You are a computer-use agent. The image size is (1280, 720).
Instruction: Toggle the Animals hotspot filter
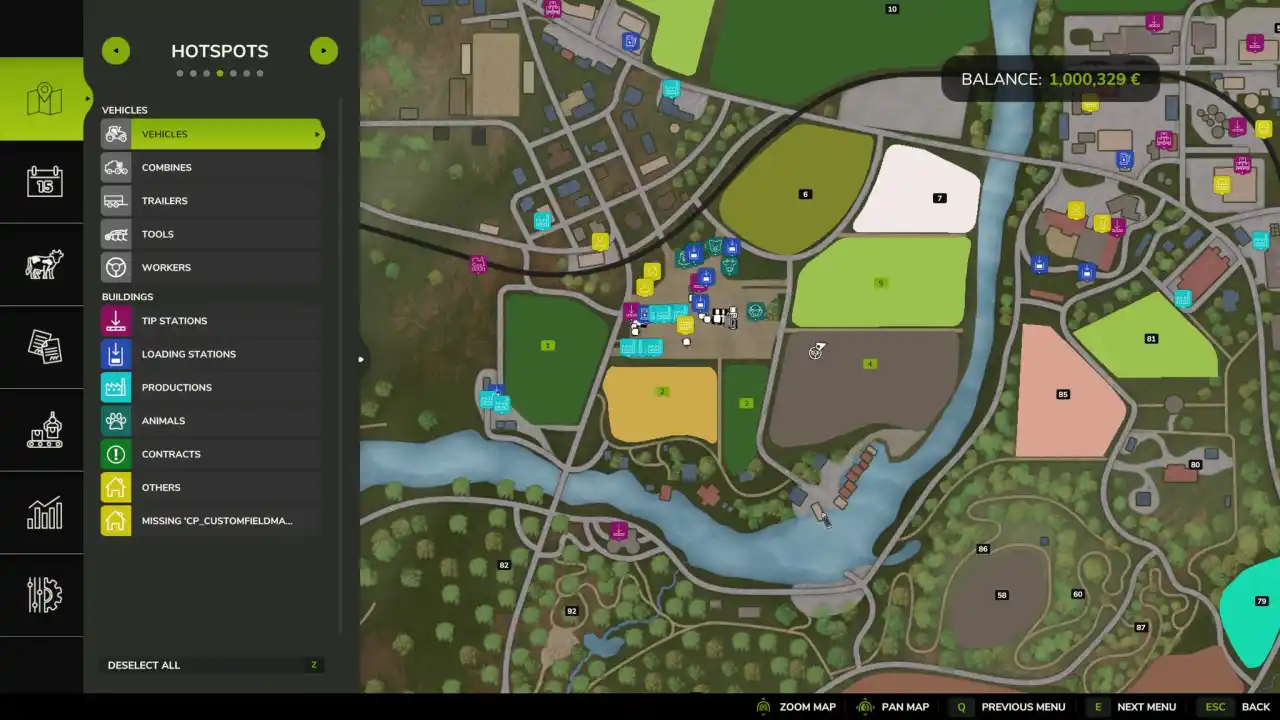212,421
